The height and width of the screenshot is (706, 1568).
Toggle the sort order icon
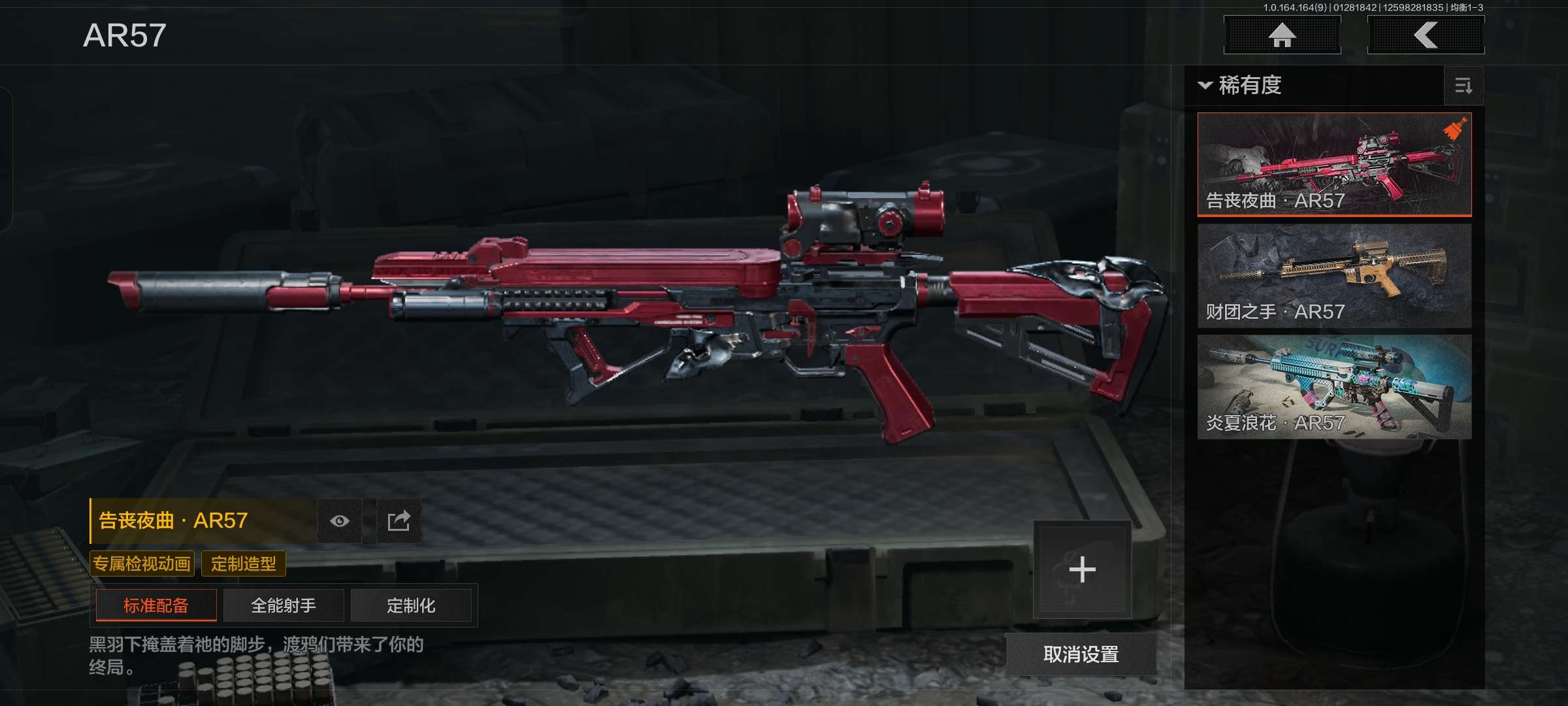pos(1463,86)
